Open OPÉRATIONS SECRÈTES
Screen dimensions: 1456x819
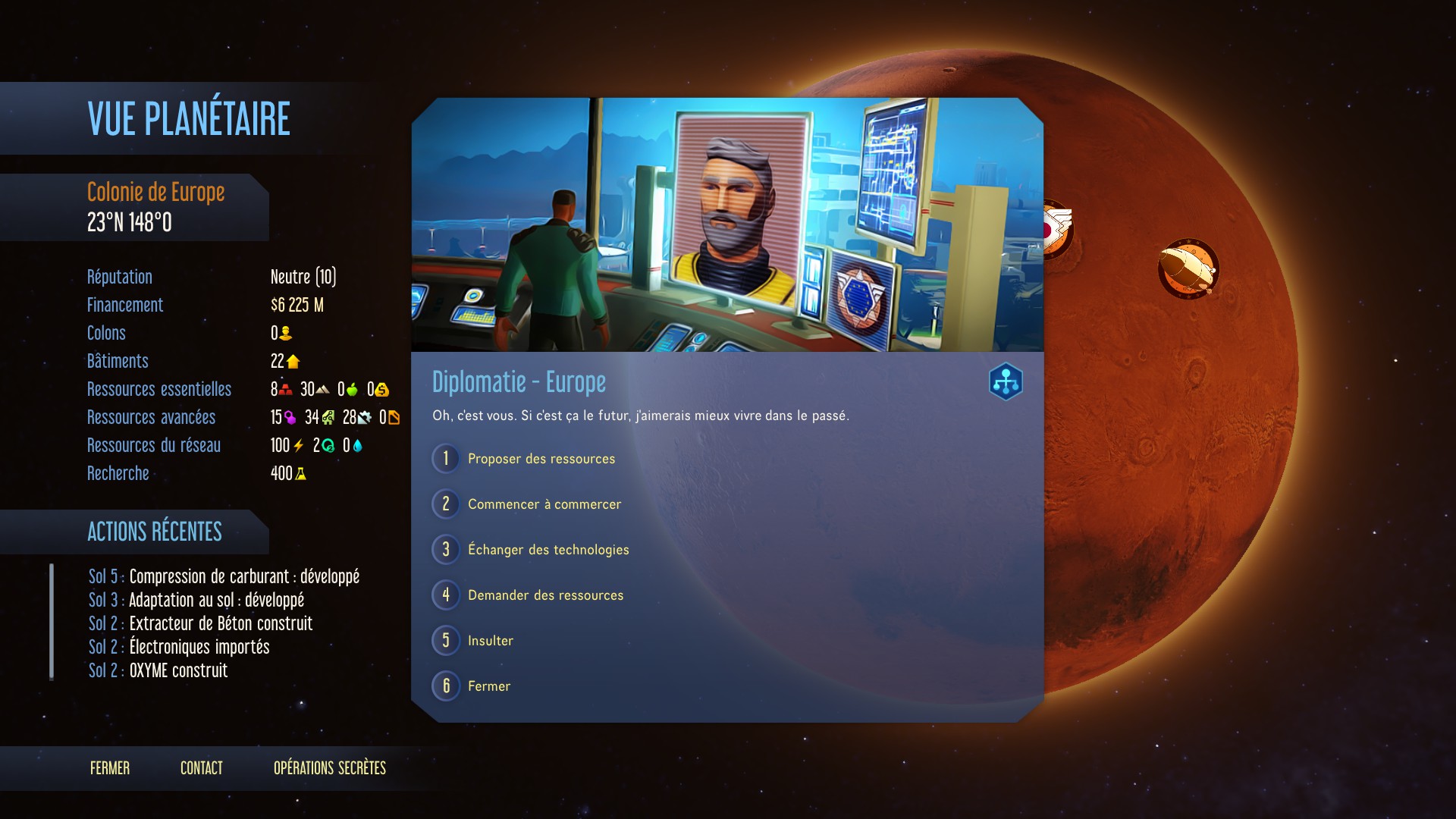(x=330, y=768)
